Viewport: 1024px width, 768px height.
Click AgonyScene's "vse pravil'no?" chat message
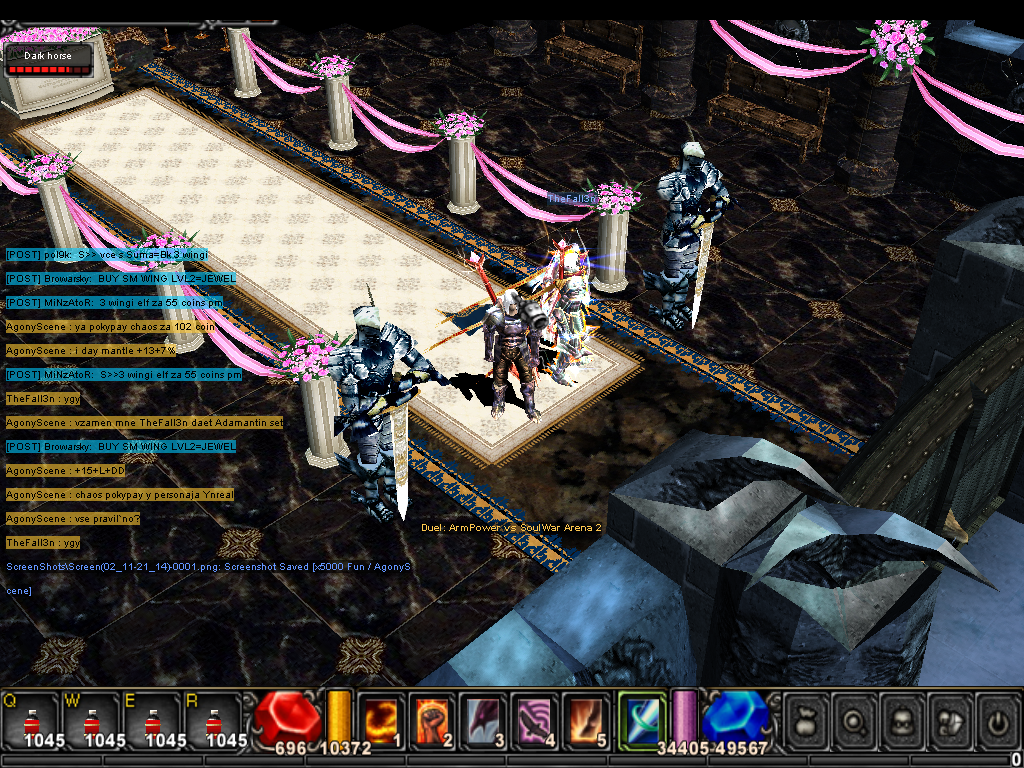73,518
